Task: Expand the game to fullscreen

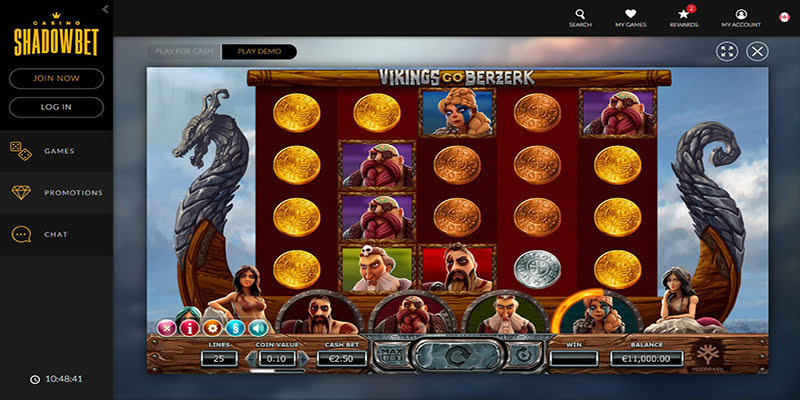Action: tap(727, 51)
